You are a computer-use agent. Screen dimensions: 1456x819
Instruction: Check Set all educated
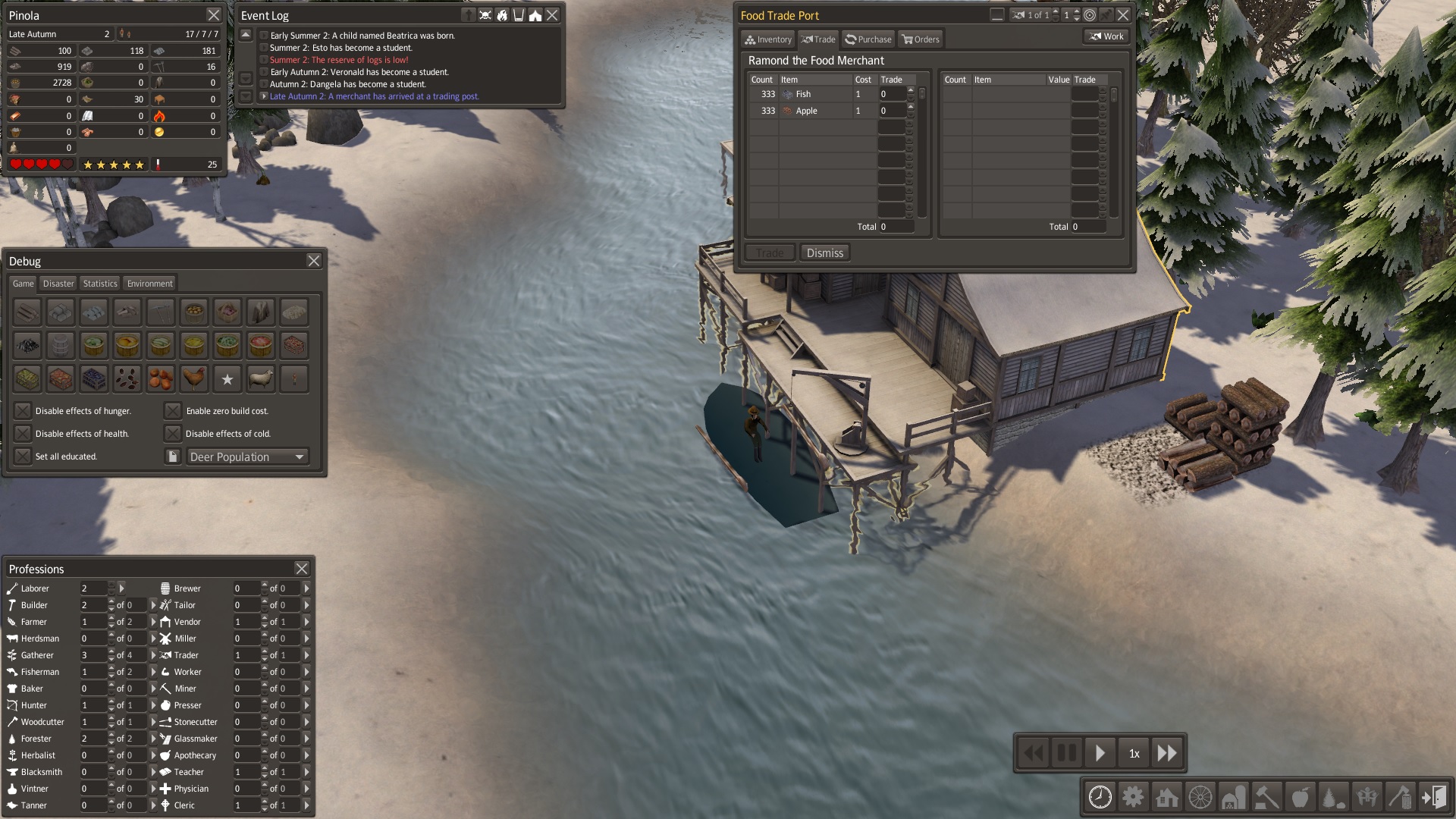[24, 457]
